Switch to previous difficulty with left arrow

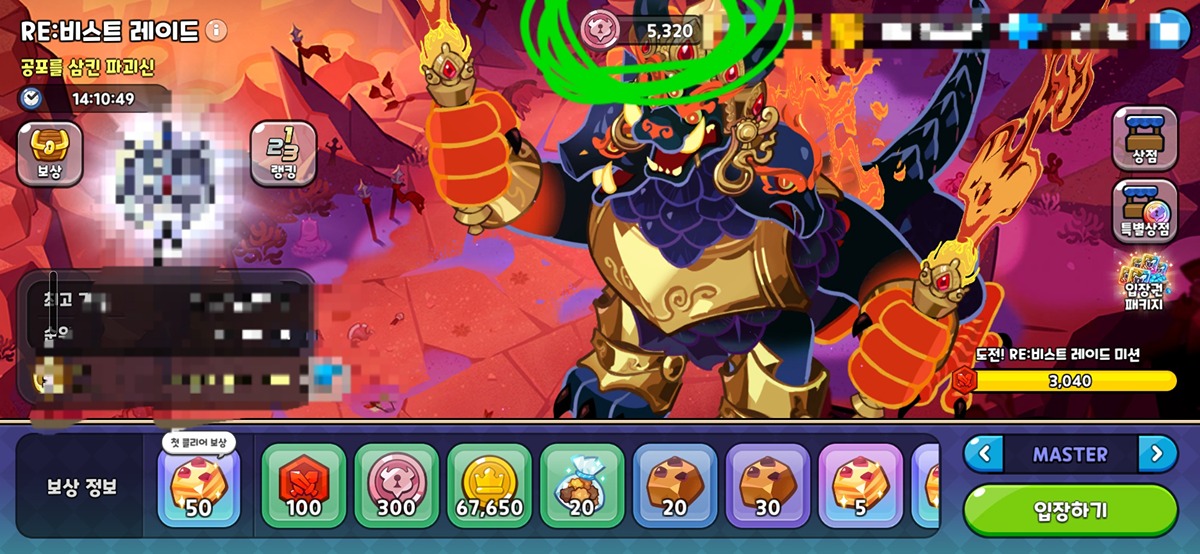pos(984,454)
